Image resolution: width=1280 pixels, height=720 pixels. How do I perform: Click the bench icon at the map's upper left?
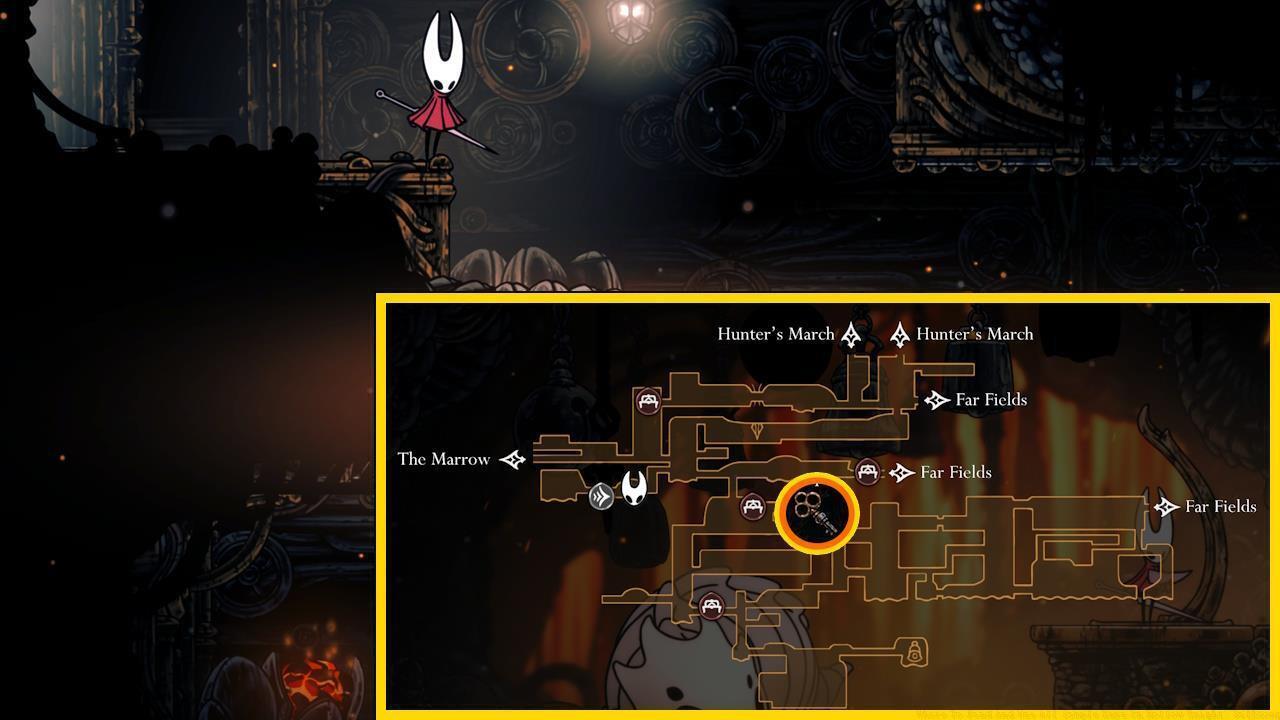click(x=650, y=400)
